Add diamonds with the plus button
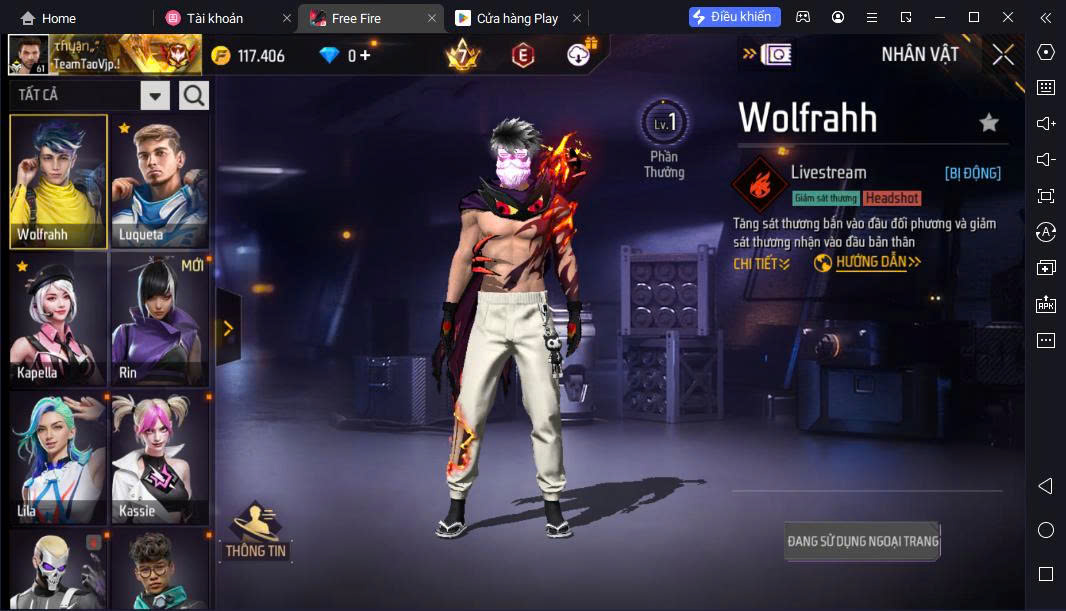This screenshot has width=1066, height=611. point(365,55)
